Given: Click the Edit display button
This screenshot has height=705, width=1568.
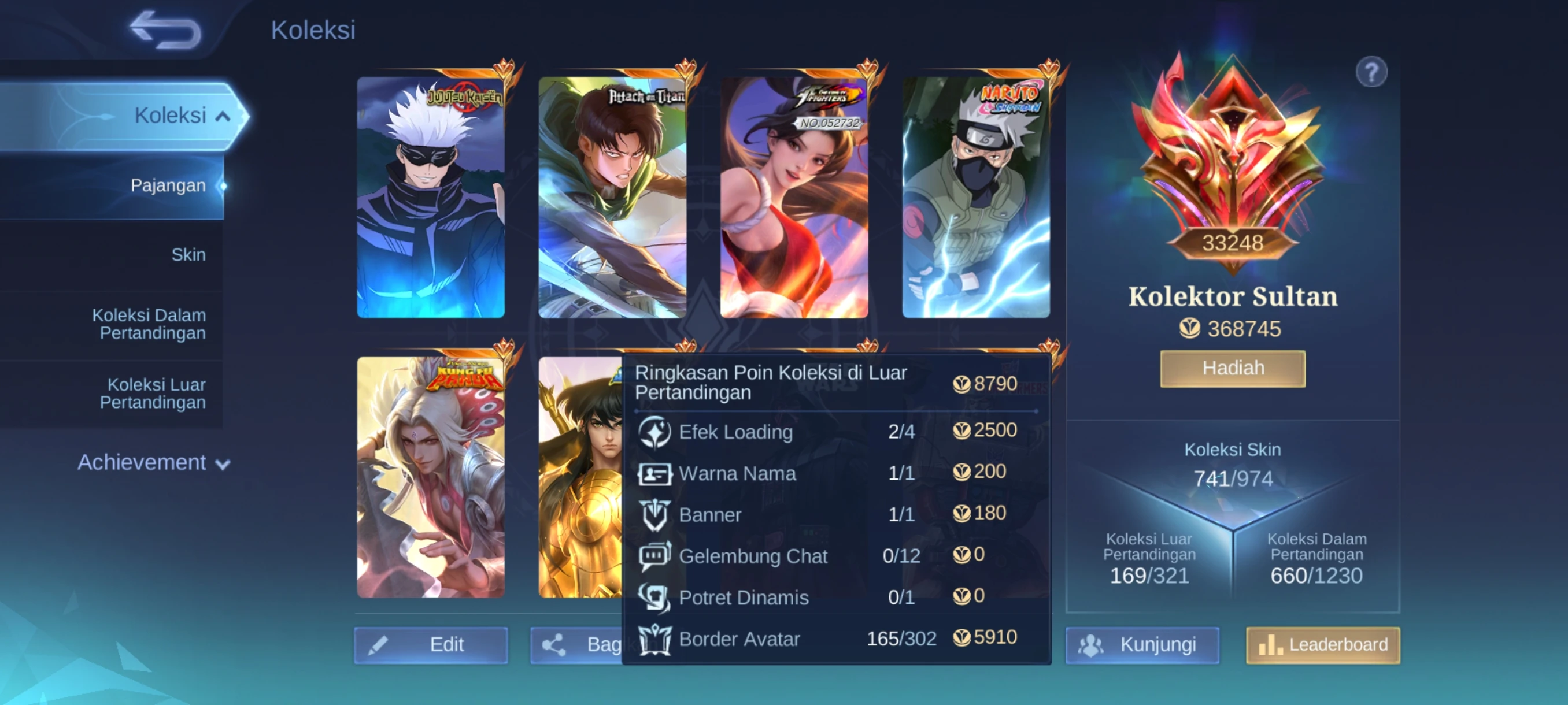Looking at the screenshot, I should [430, 645].
